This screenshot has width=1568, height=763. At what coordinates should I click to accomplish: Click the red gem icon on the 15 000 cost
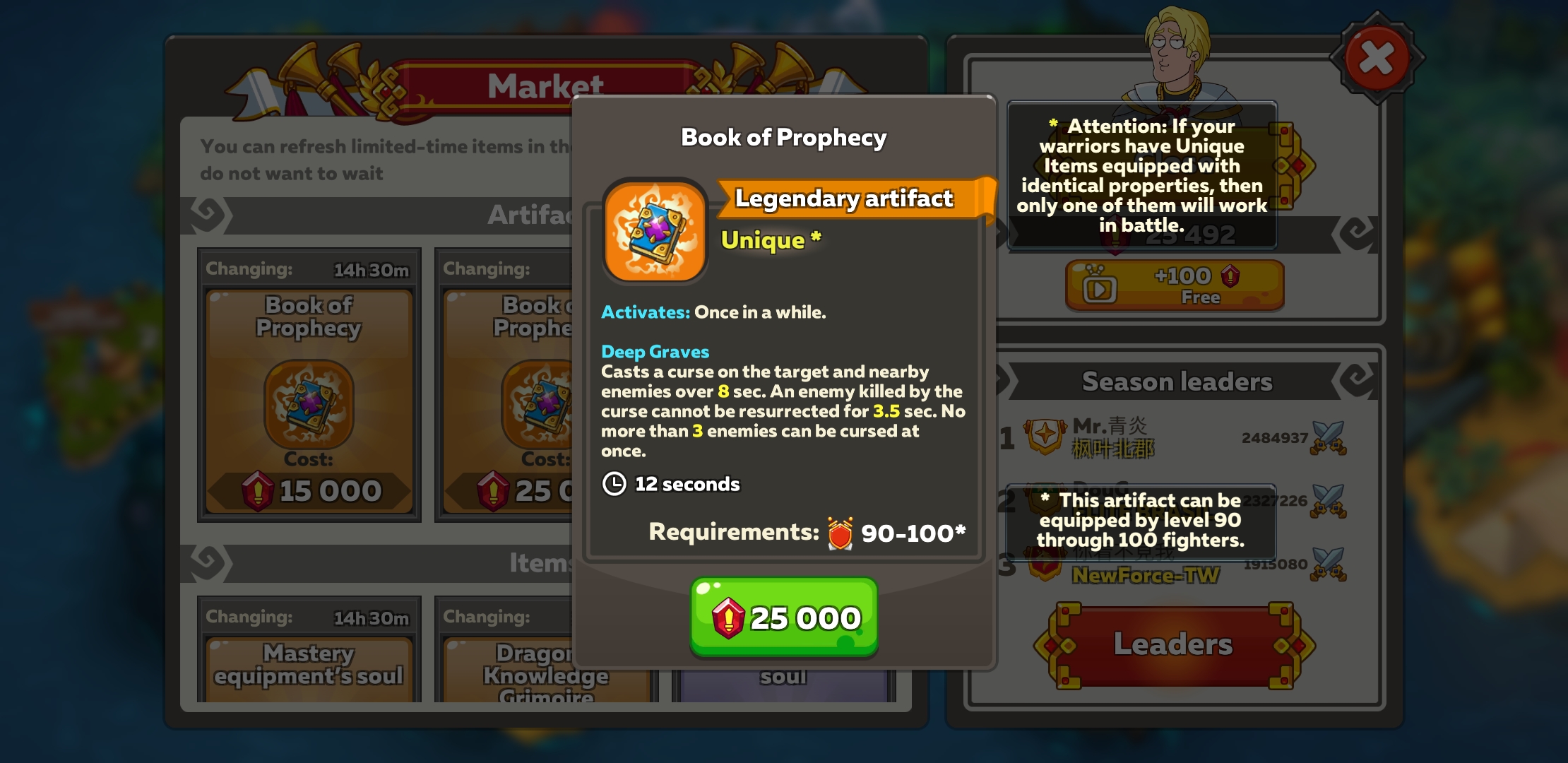point(258,489)
